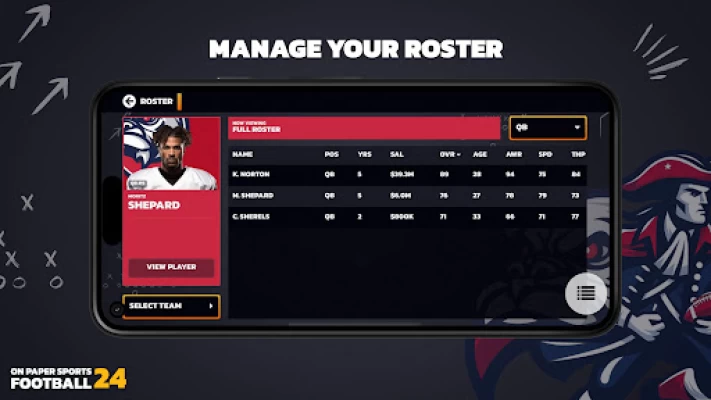This screenshot has width=711, height=400.
Task: Open the Select Team menu
Action: 171,306
